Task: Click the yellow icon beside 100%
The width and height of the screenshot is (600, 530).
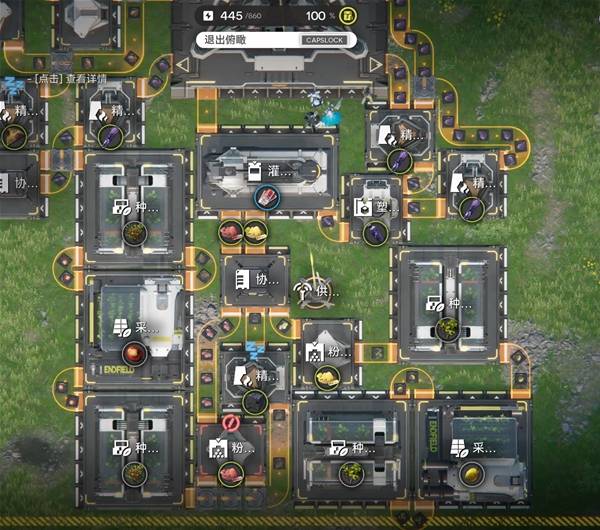Action: coord(348,16)
